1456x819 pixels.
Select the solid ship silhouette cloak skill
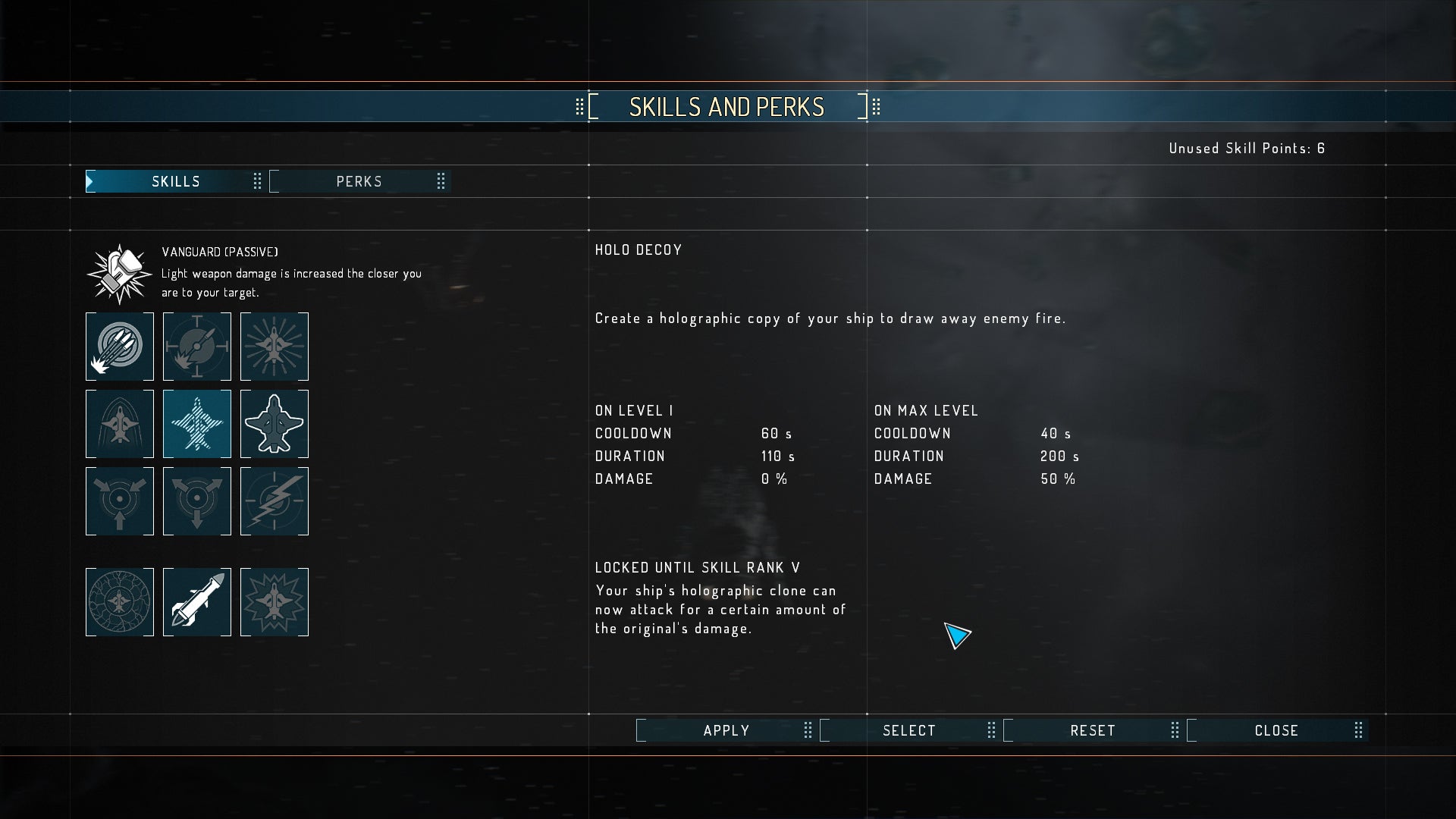coord(275,423)
